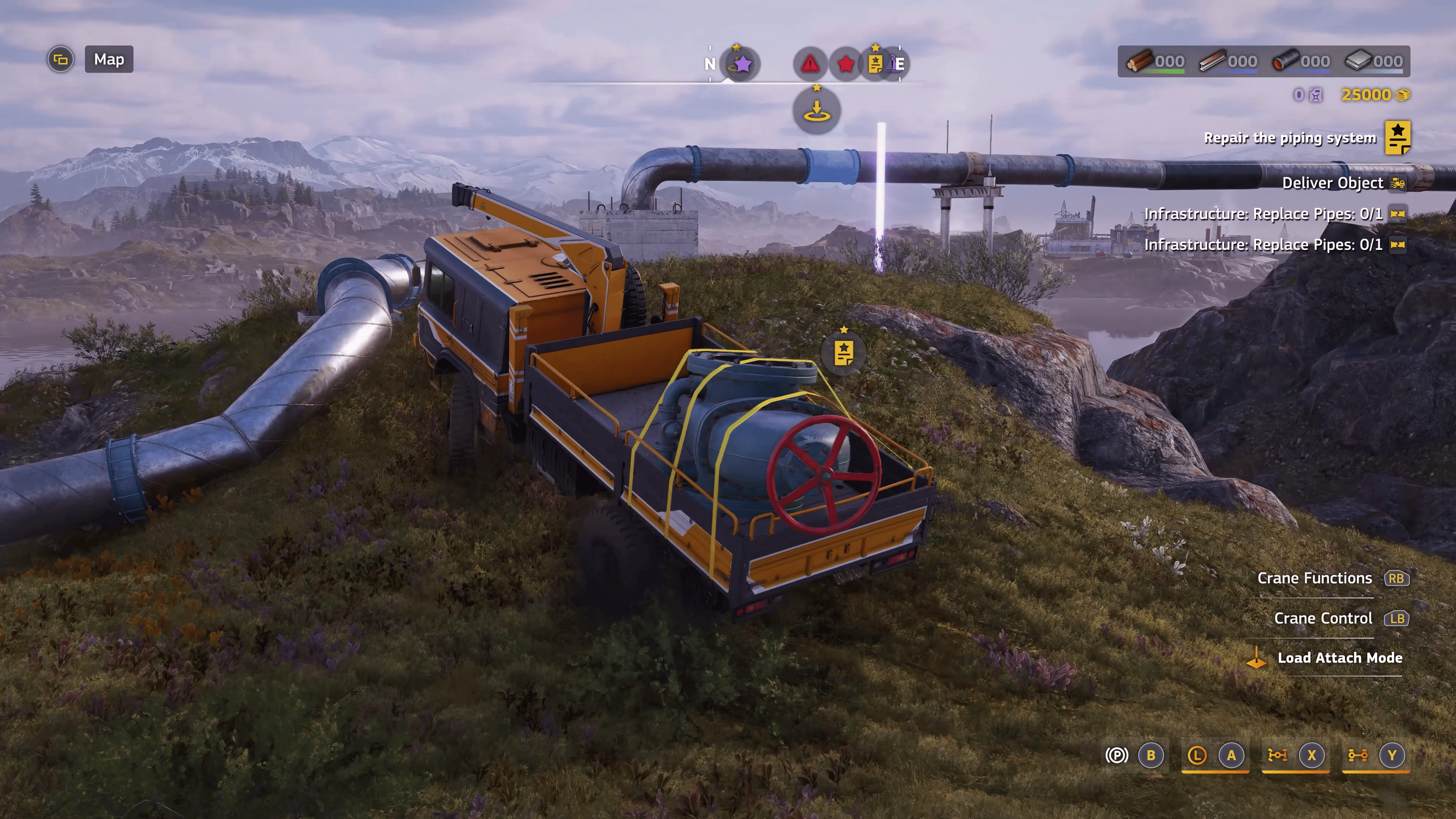This screenshot has width=1456, height=819.
Task: Enable Load Attach Mode
Action: [1340, 658]
